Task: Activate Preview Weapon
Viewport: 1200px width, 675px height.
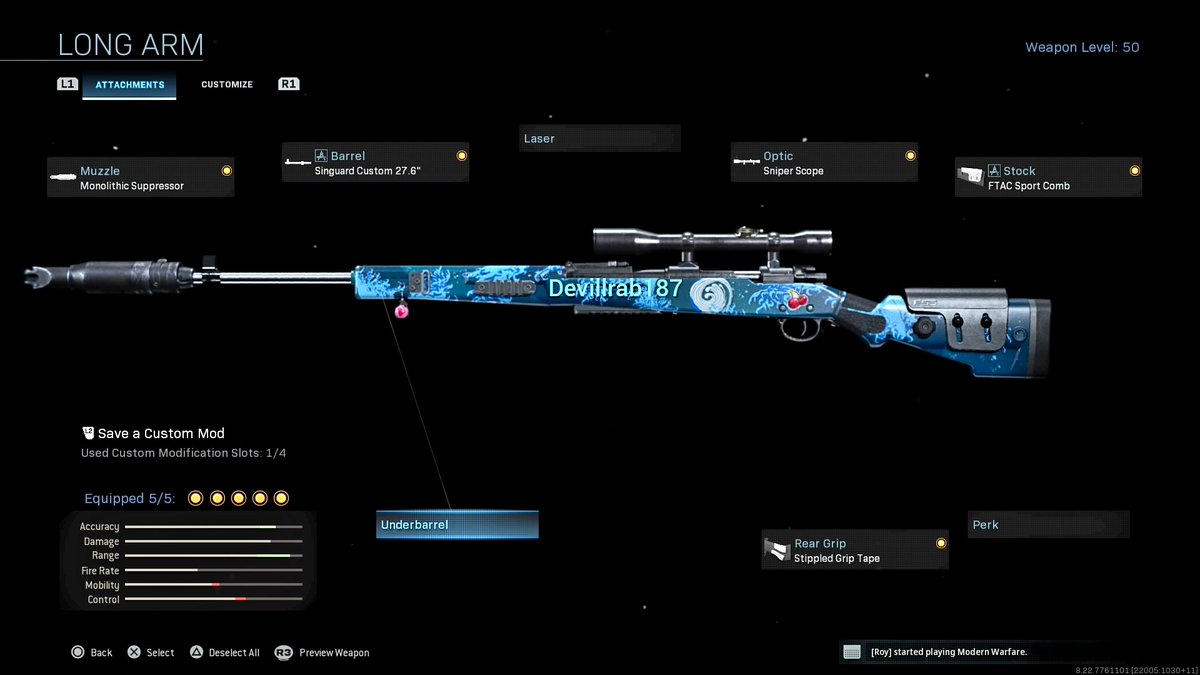Action: pyautogui.click(x=323, y=653)
